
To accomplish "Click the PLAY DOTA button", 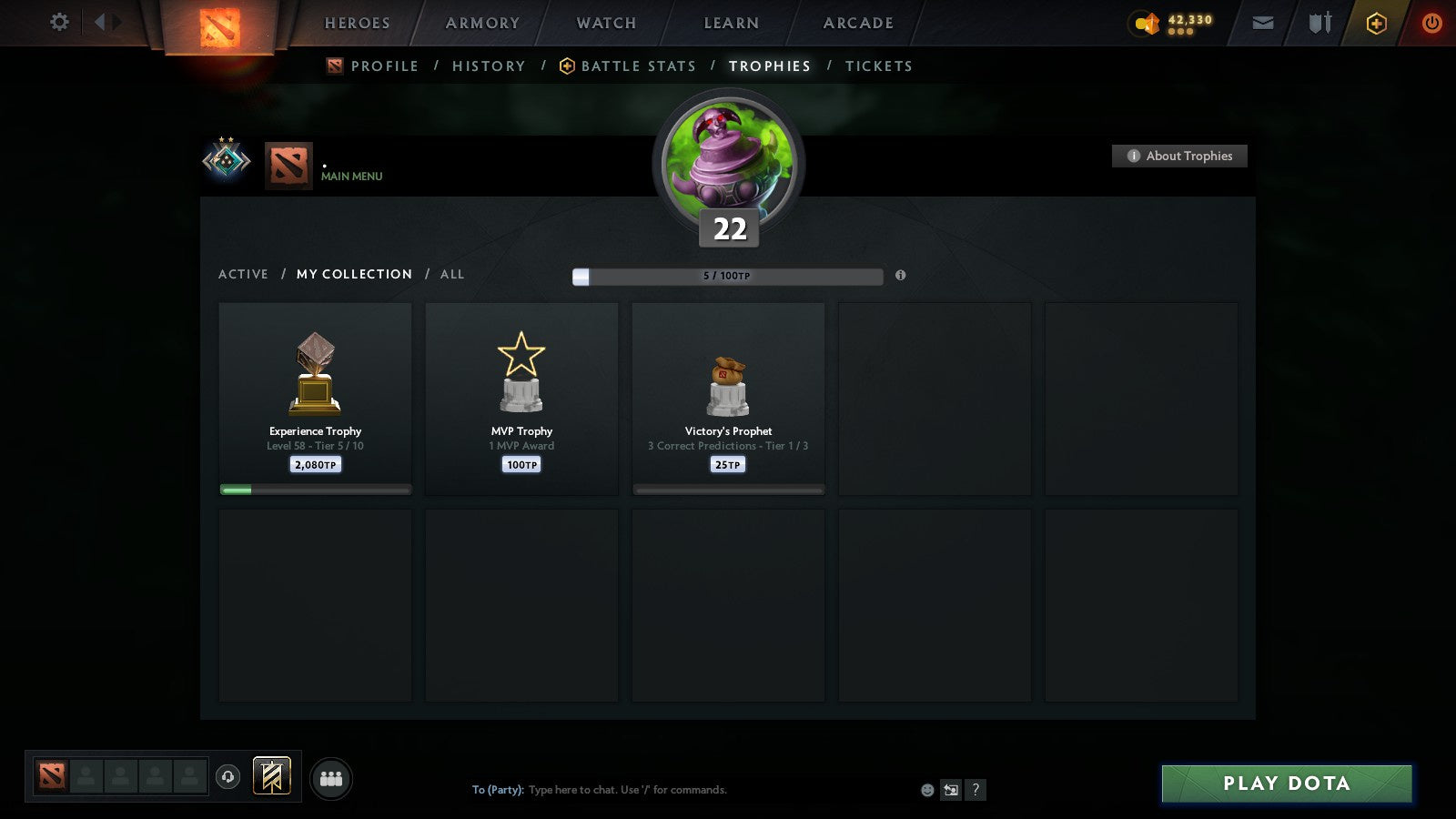I will (x=1285, y=783).
